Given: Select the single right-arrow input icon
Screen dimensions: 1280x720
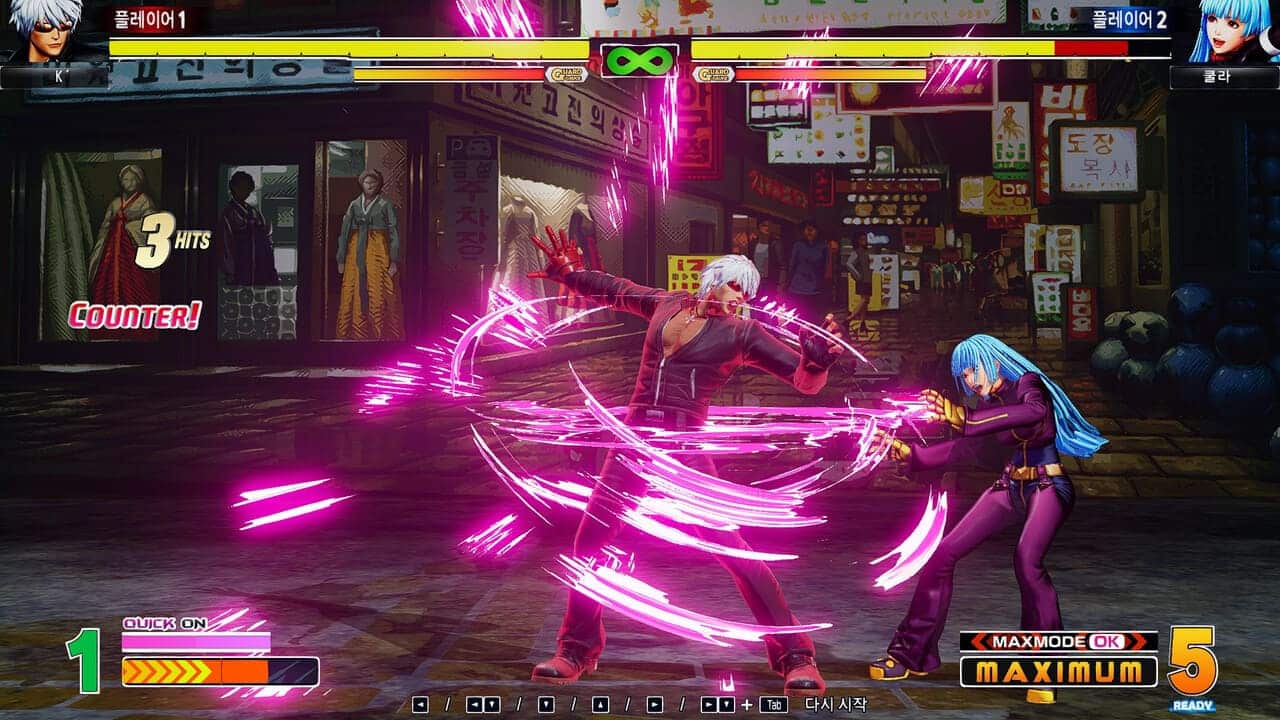Looking at the screenshot, I should [655, 703].
